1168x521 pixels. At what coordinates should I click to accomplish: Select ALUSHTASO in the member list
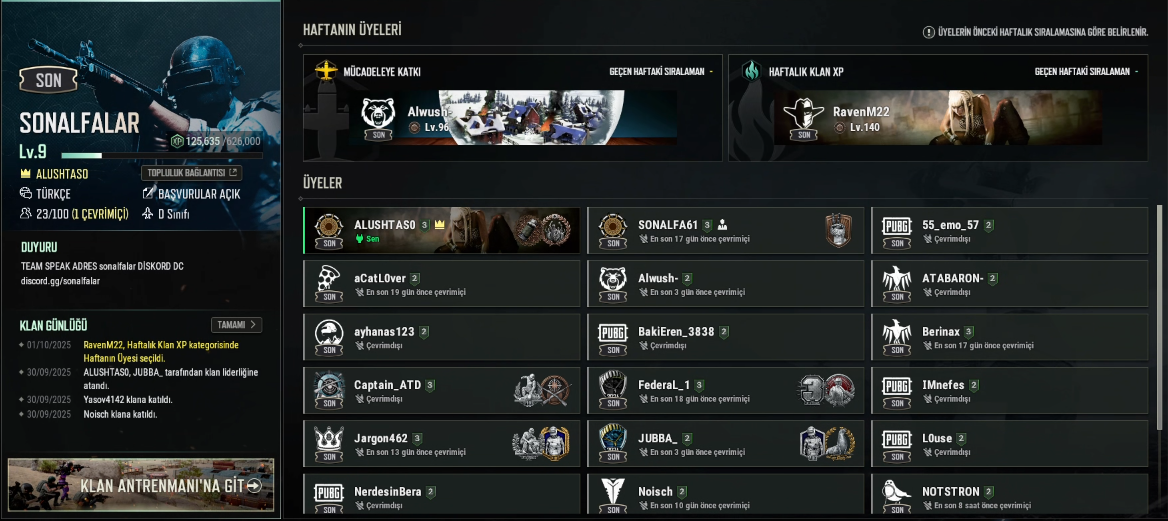point(441,230)
